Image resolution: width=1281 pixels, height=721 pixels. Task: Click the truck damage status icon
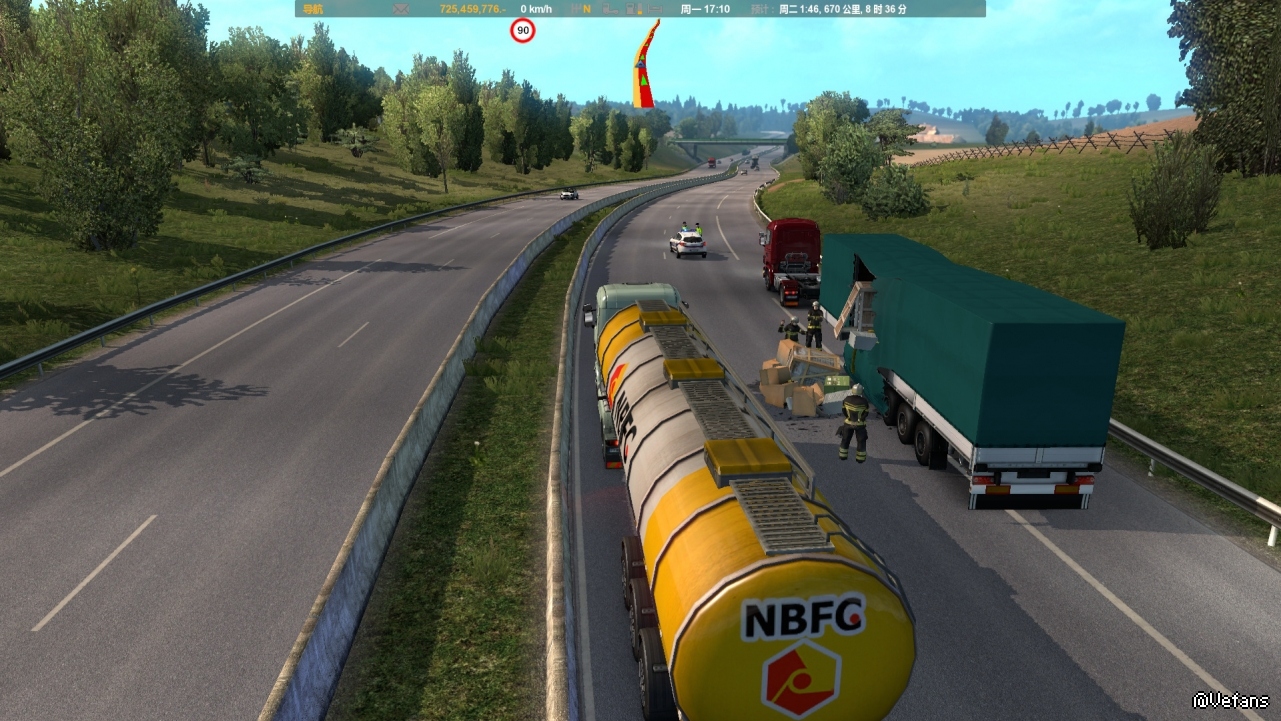[x=610, y=9]
